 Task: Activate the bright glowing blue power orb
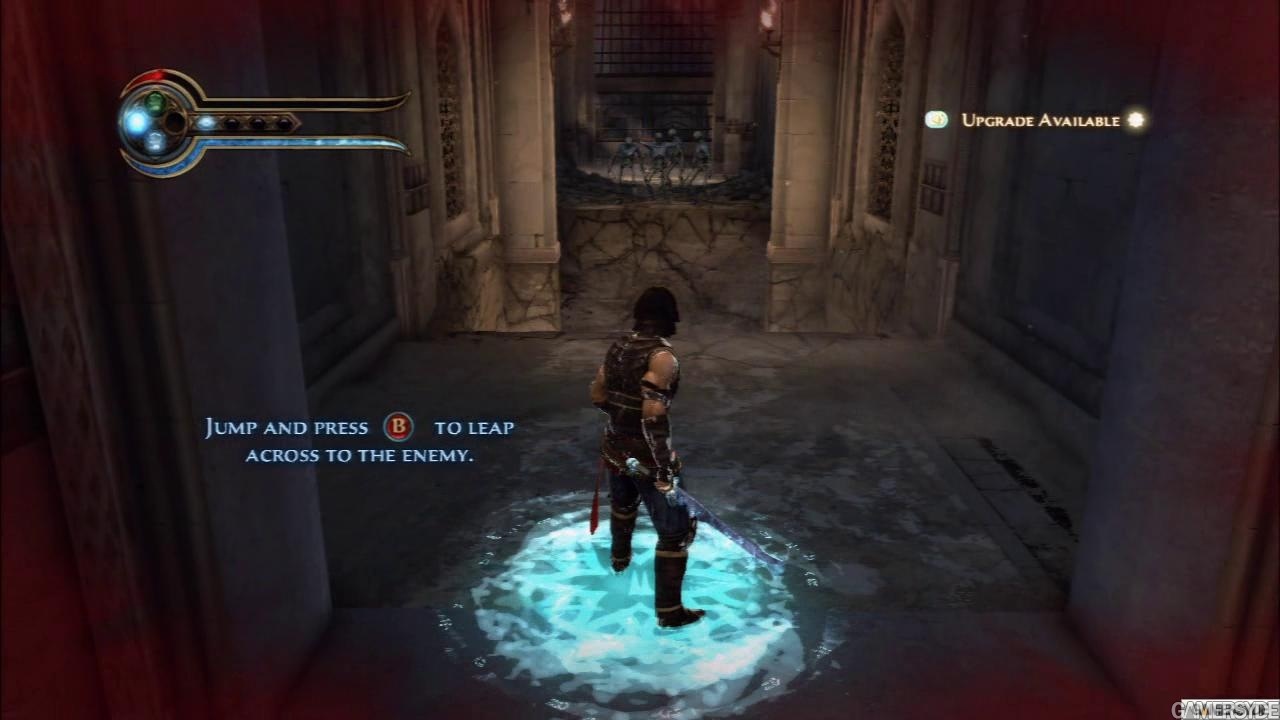point(136,122)
